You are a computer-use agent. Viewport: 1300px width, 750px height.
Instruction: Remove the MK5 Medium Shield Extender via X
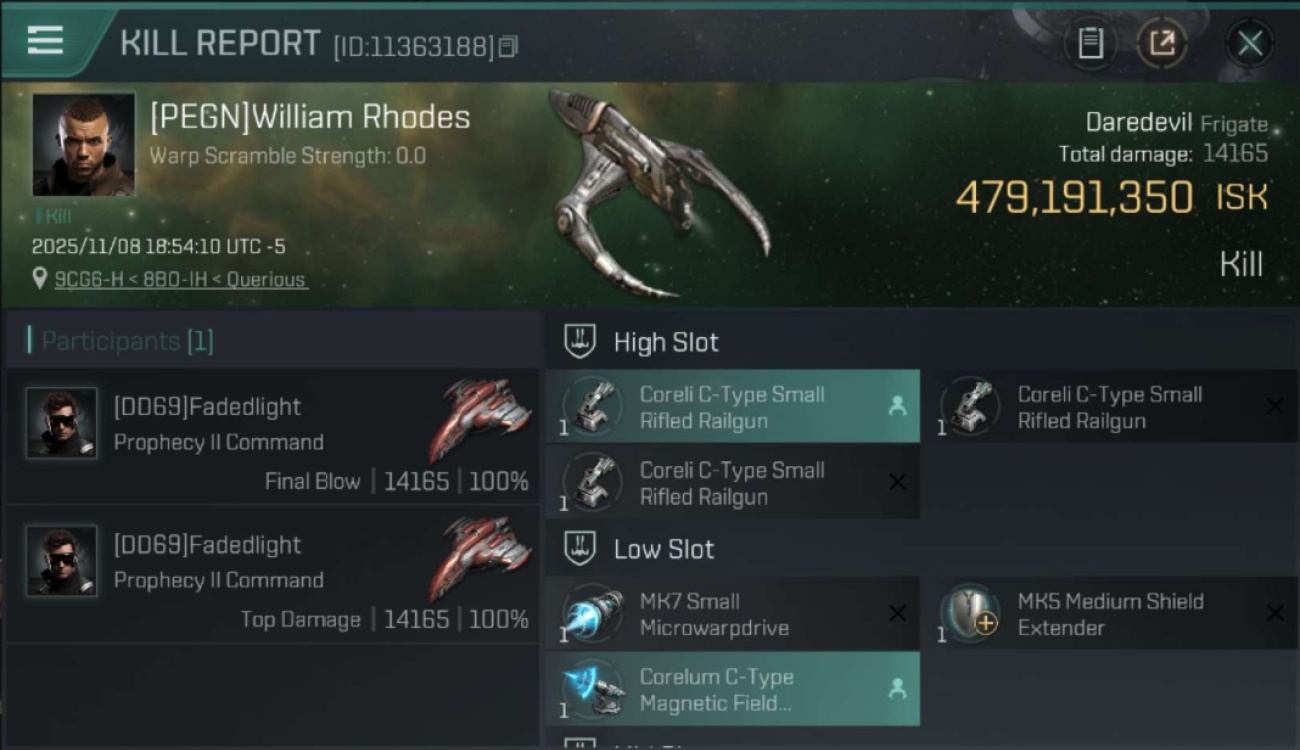[1277, 614]
